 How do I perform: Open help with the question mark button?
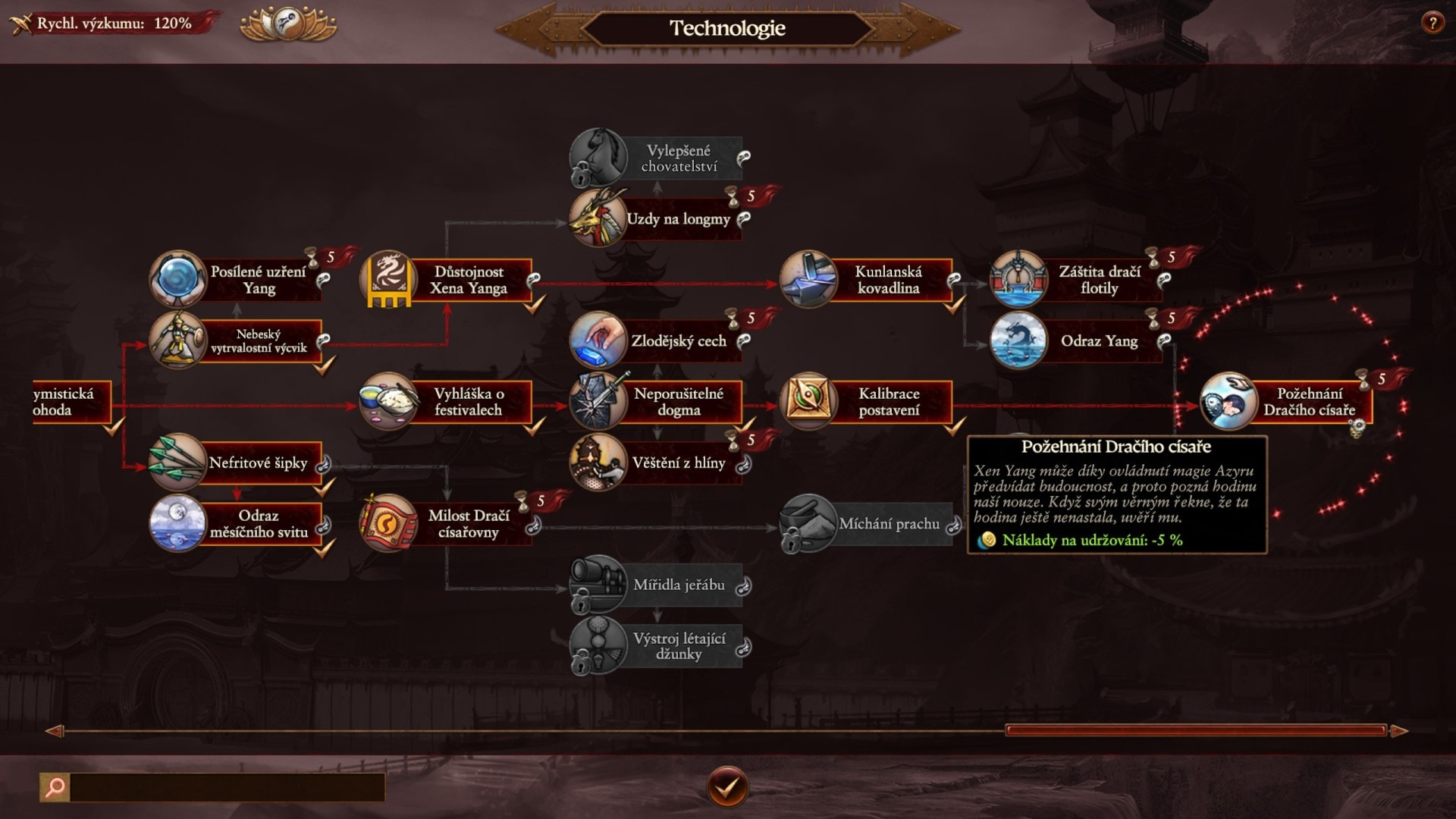[1432, 23]
